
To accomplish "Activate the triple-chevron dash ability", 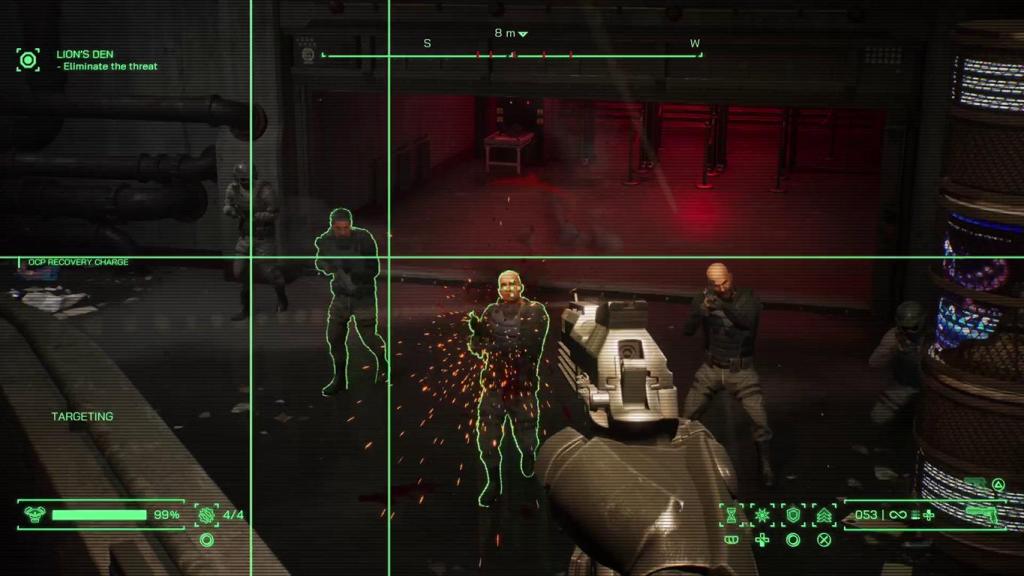I will pyautogui.click(x=824, y=515).
